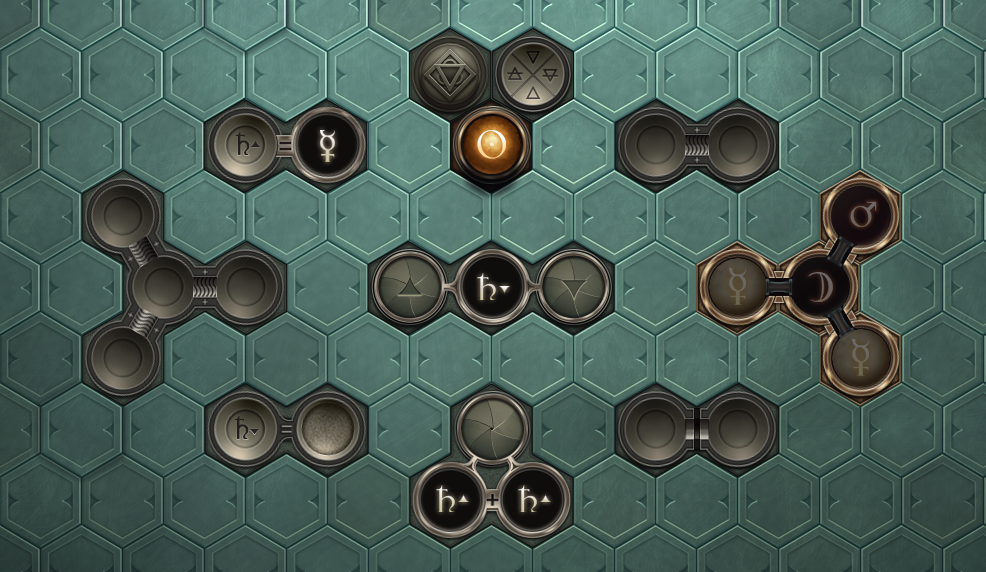Choose the Mars symbol marble
Screen dimensions: 986x572
coord(860,216)
